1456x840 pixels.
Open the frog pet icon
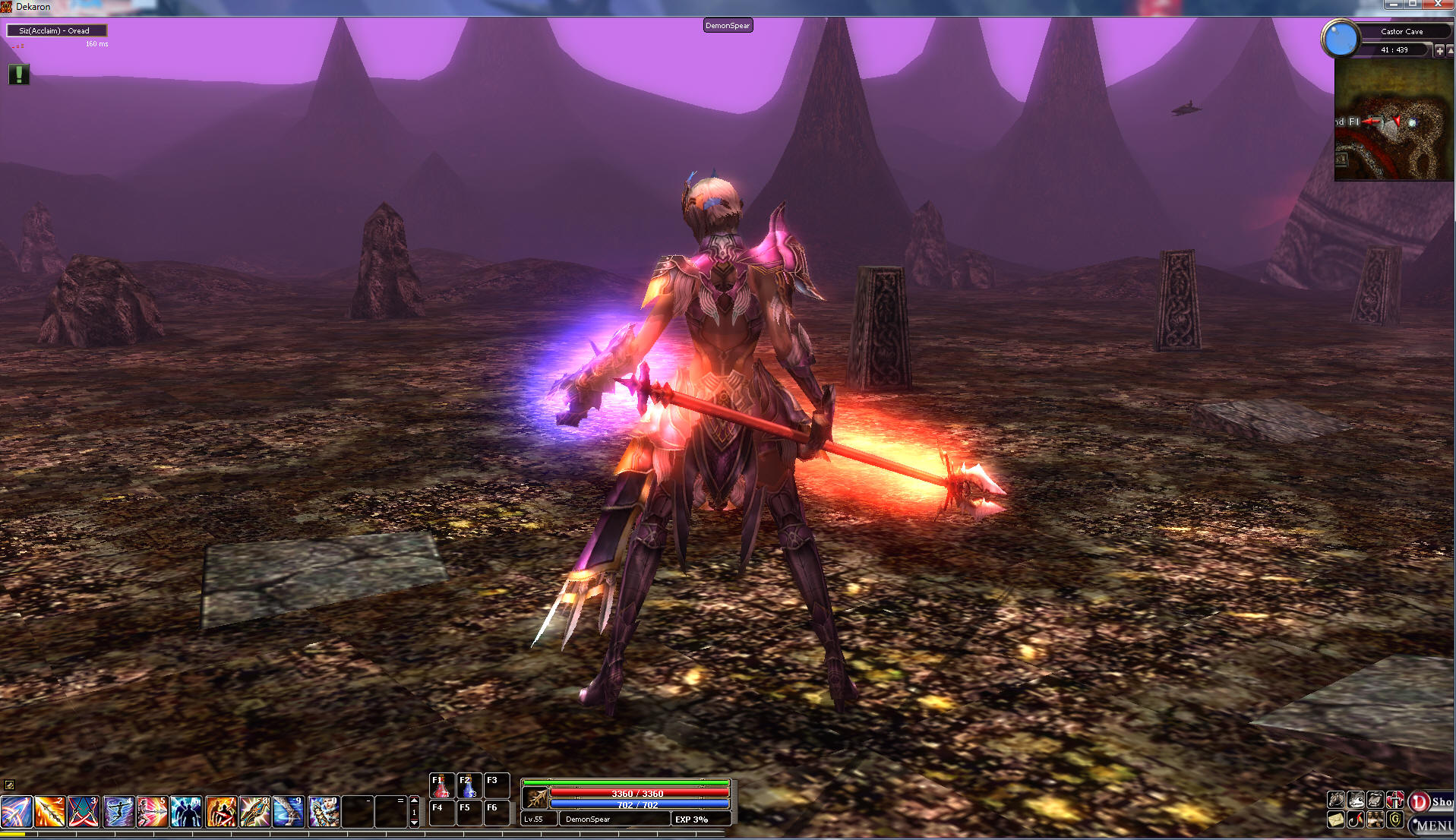point(1356,800)
